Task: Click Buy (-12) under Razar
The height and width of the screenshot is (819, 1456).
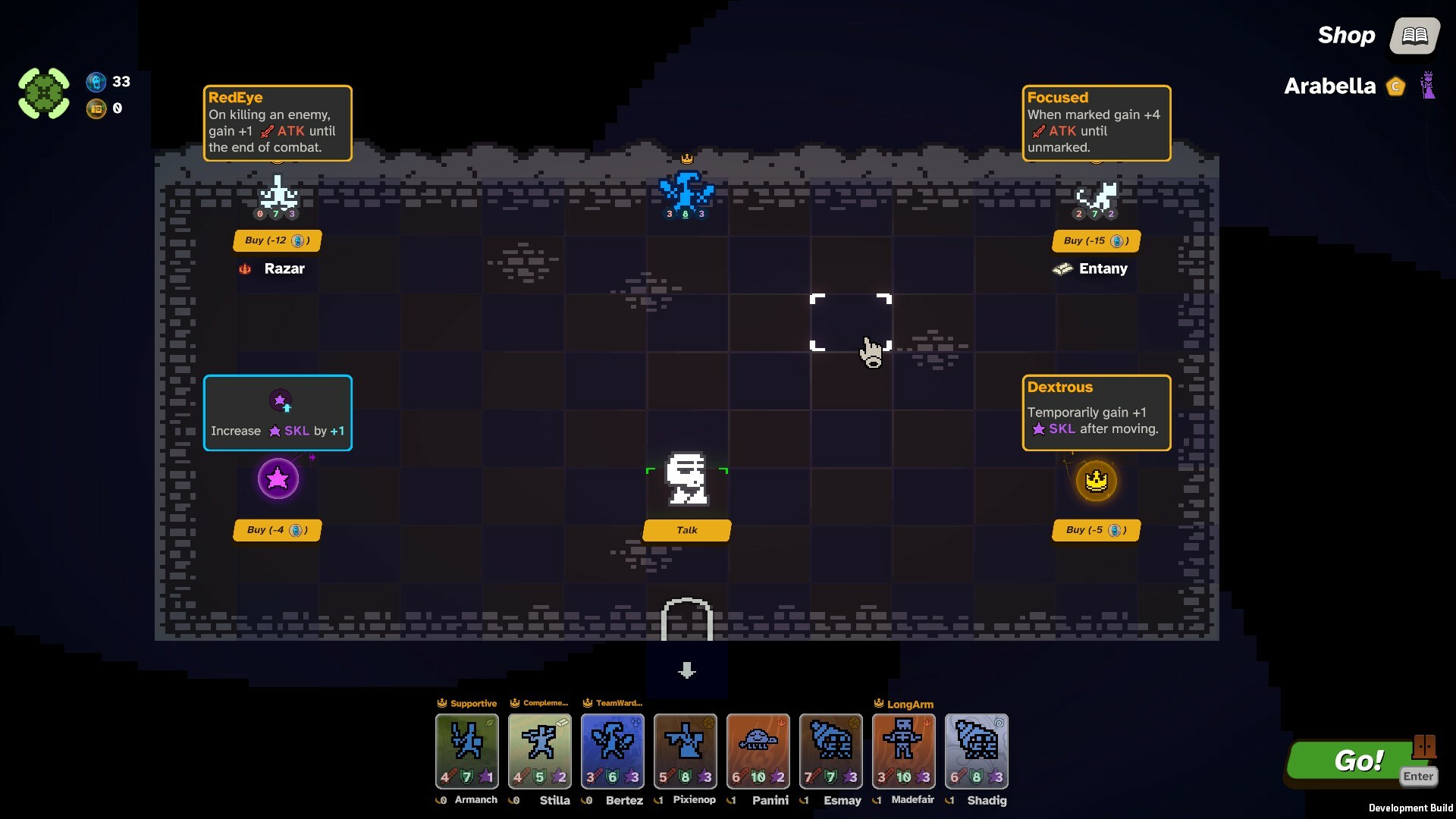Action: (x=277, y=240)
